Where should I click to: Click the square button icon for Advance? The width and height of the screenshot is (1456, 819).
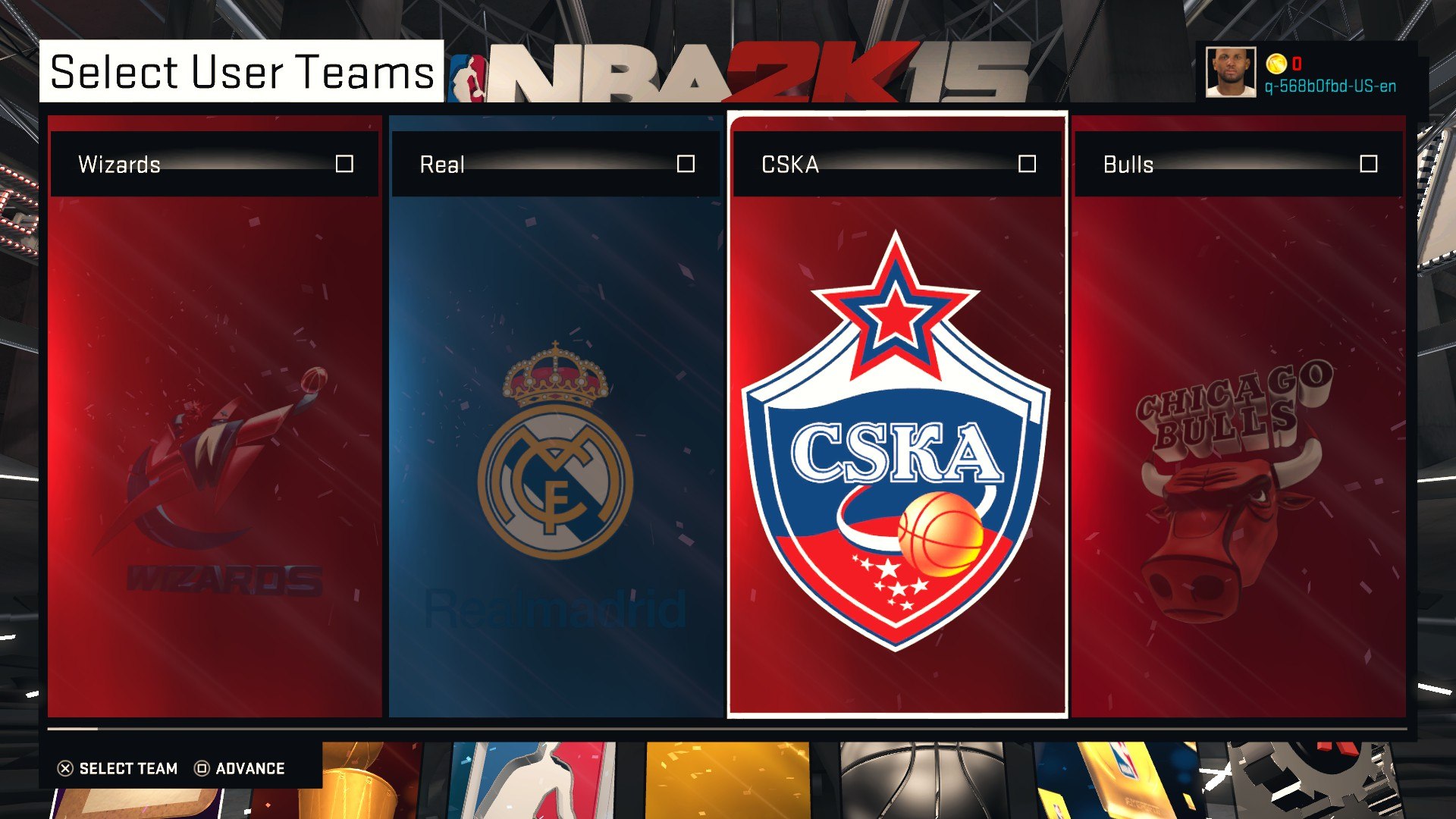(201, 768)
